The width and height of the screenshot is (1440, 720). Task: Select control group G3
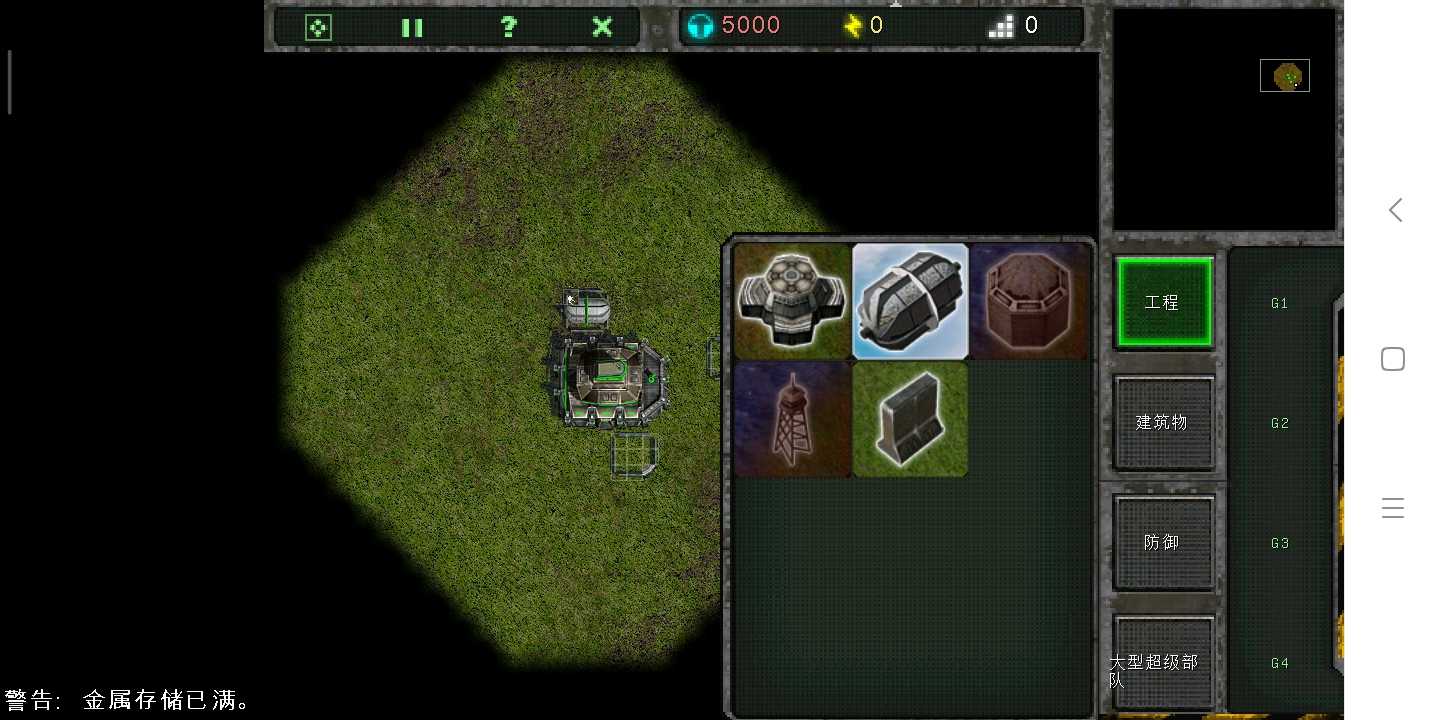click(1280, 543)
